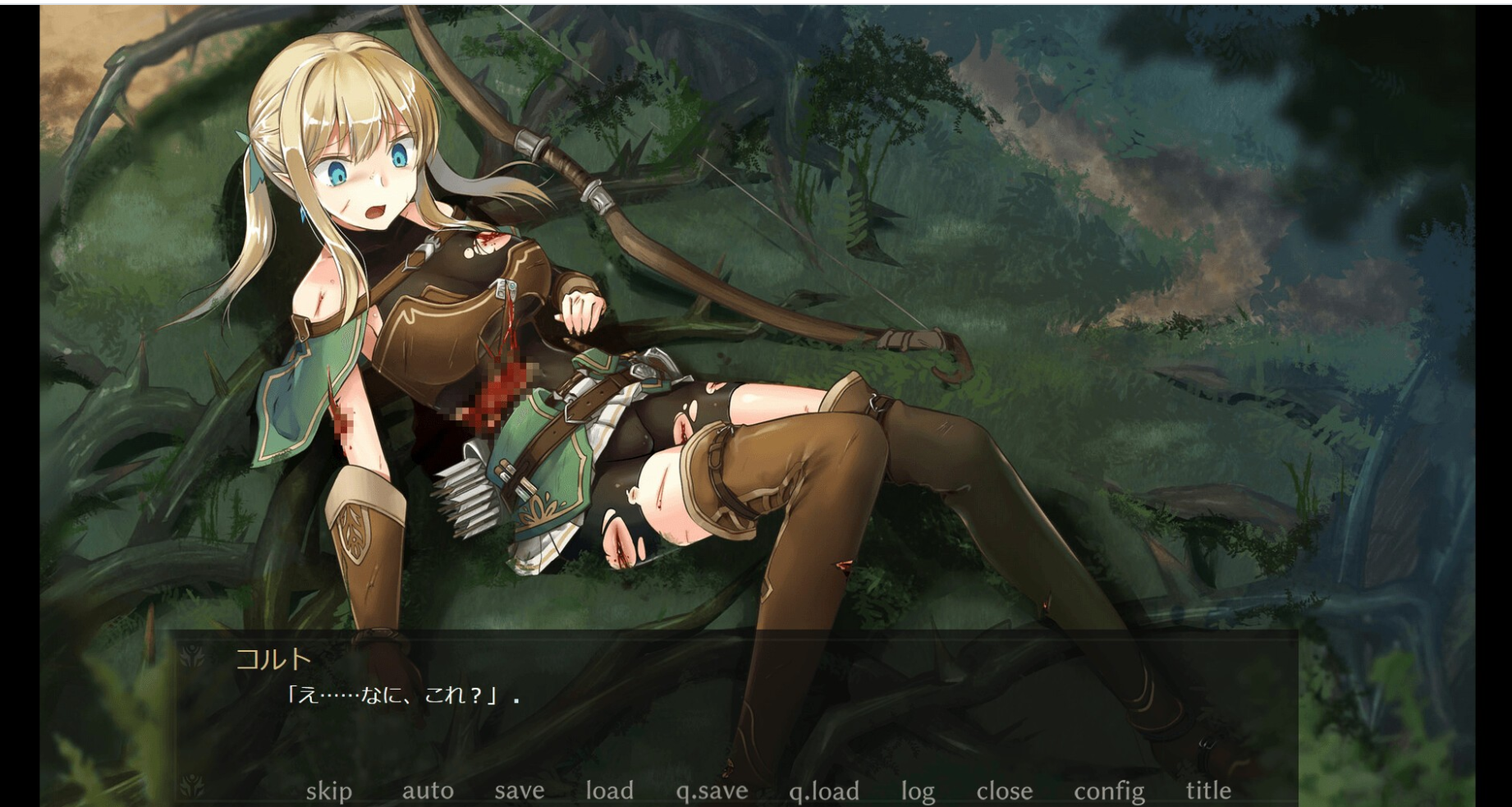Perform a quick save with q.save
Screen dimensions: 1512x807
point(711,790)
